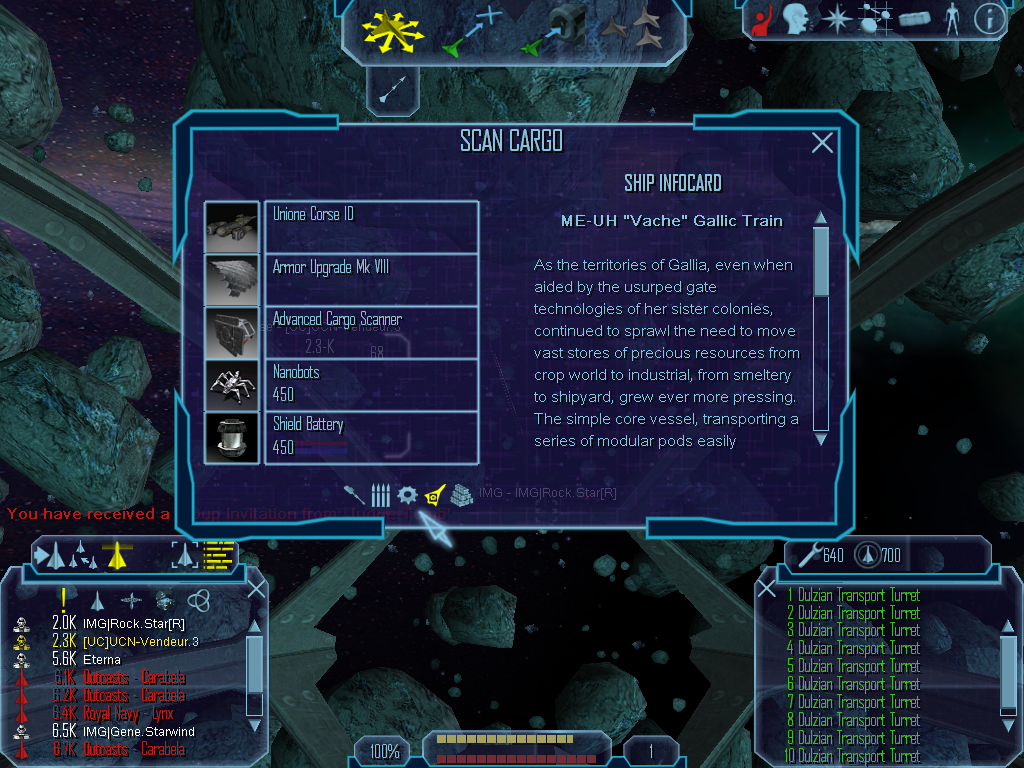Open the information panel with the i icon
This screenshot has height=768, width=1024.
point(988,19)
